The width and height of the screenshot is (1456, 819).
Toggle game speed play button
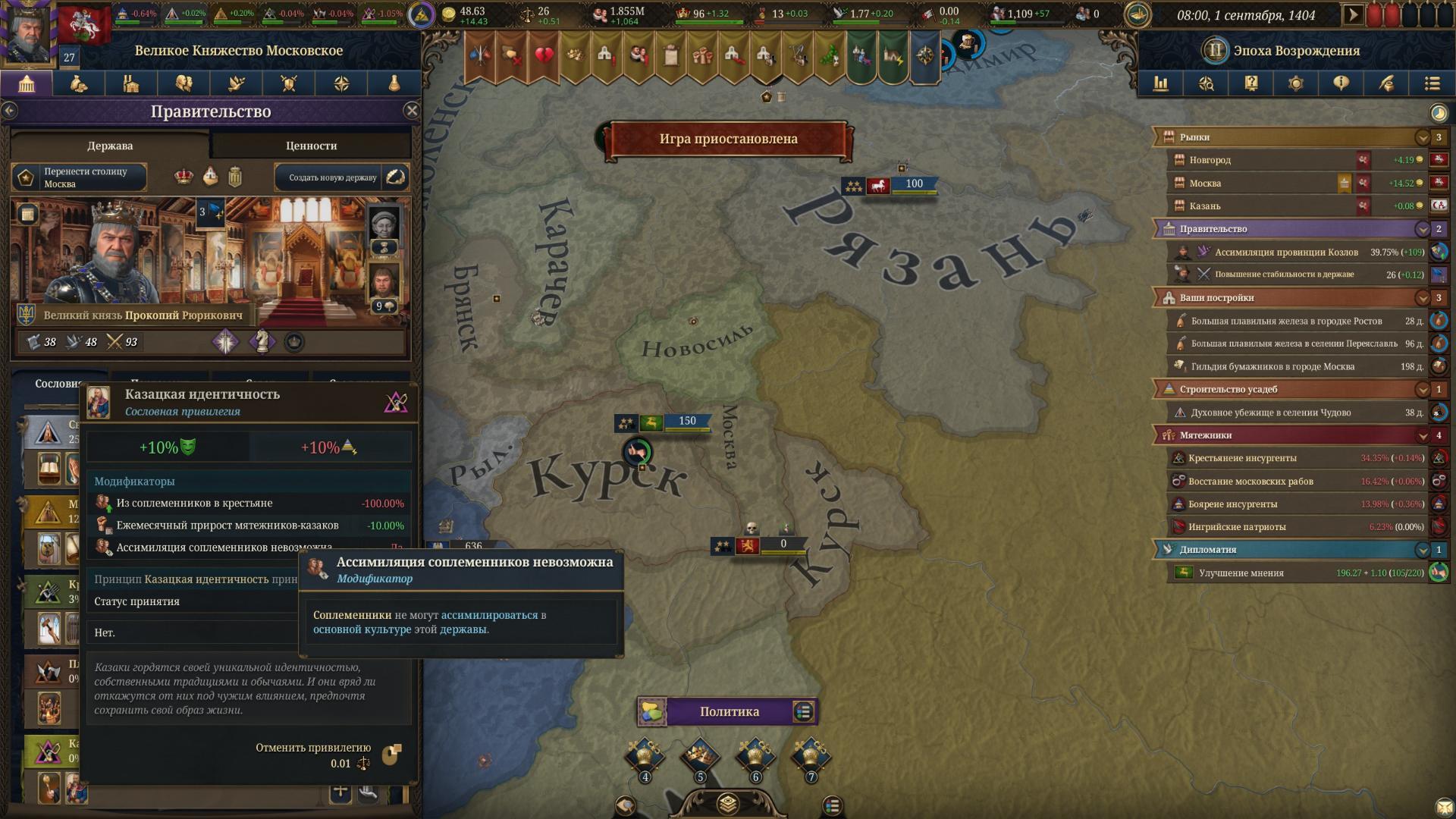1352,14
